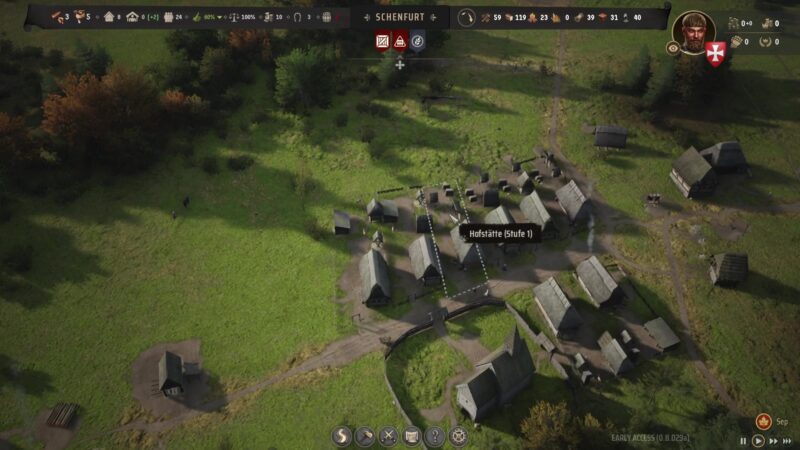
Task: Select the red warning triangle alert icon
Action: point(400,41)
